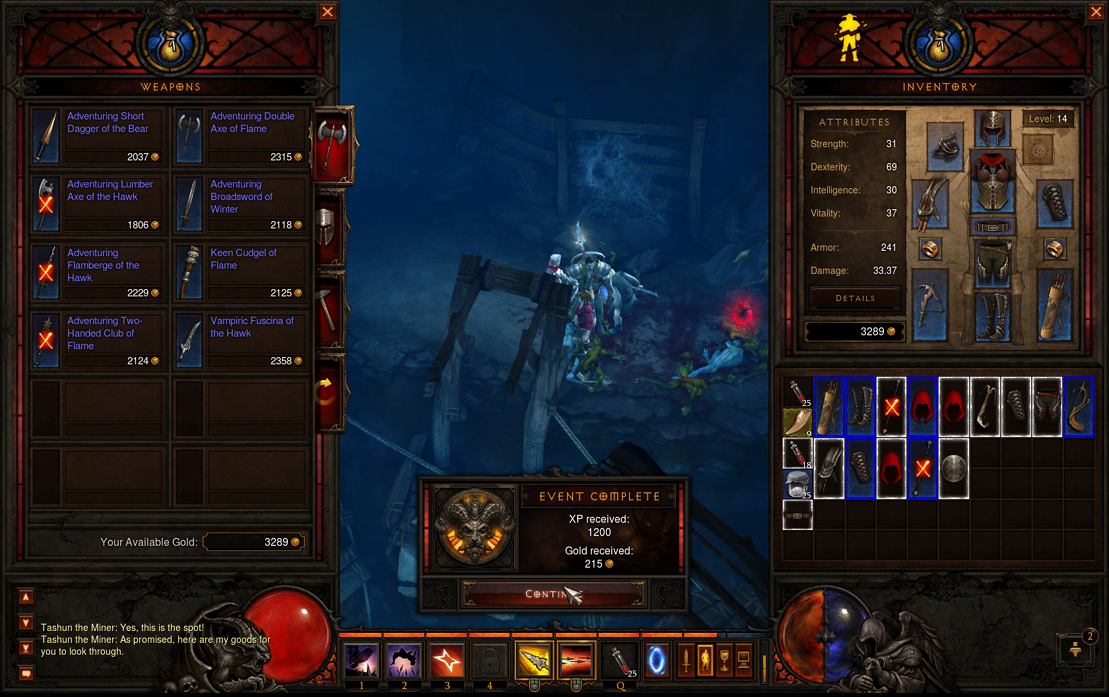The width and height of the screenshot is (1109, 697).
Task: Activate the blue town portal icon
Action: coord(657,660)
